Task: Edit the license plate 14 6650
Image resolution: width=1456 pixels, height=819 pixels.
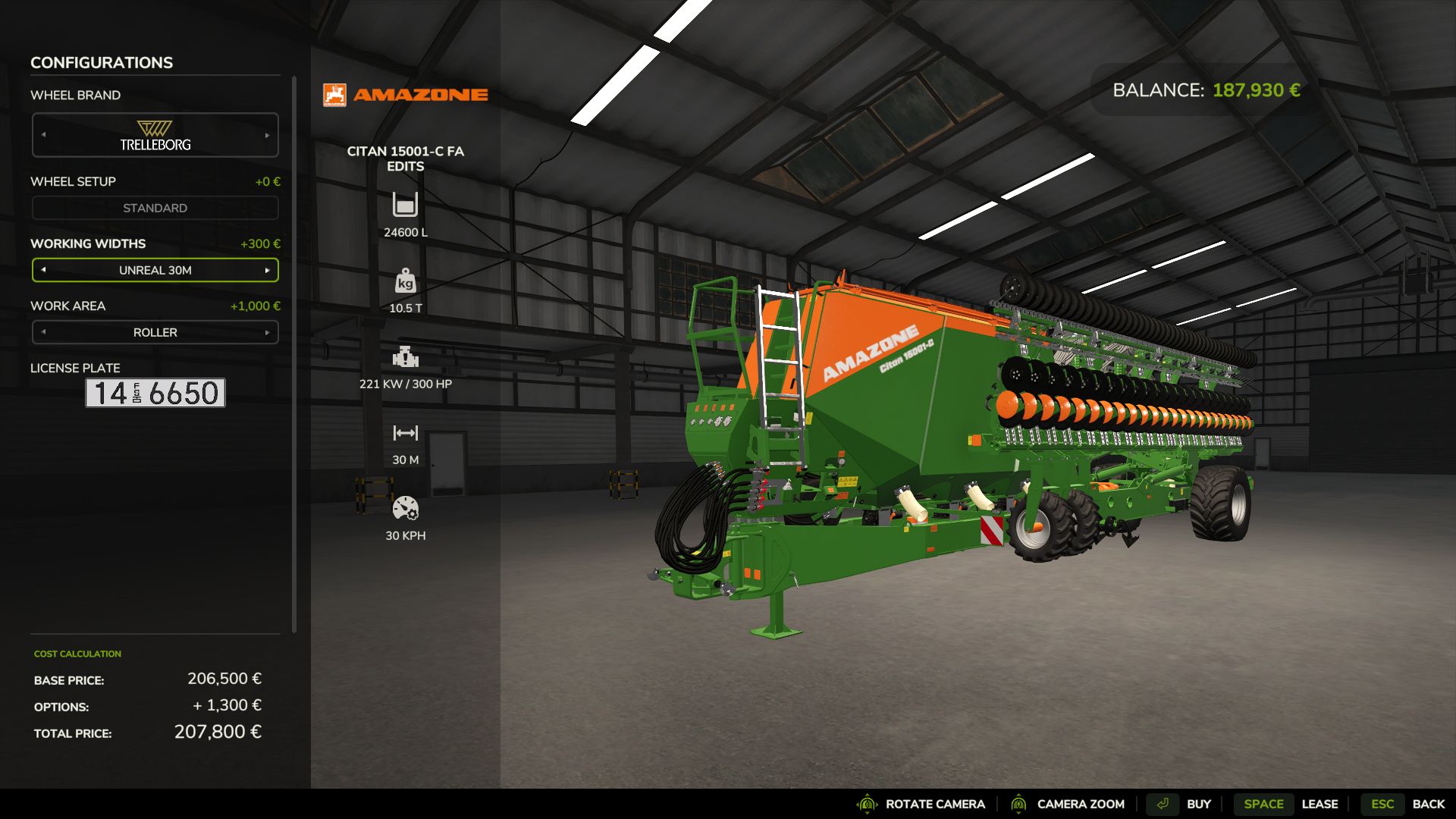Action: pos(155,393)
